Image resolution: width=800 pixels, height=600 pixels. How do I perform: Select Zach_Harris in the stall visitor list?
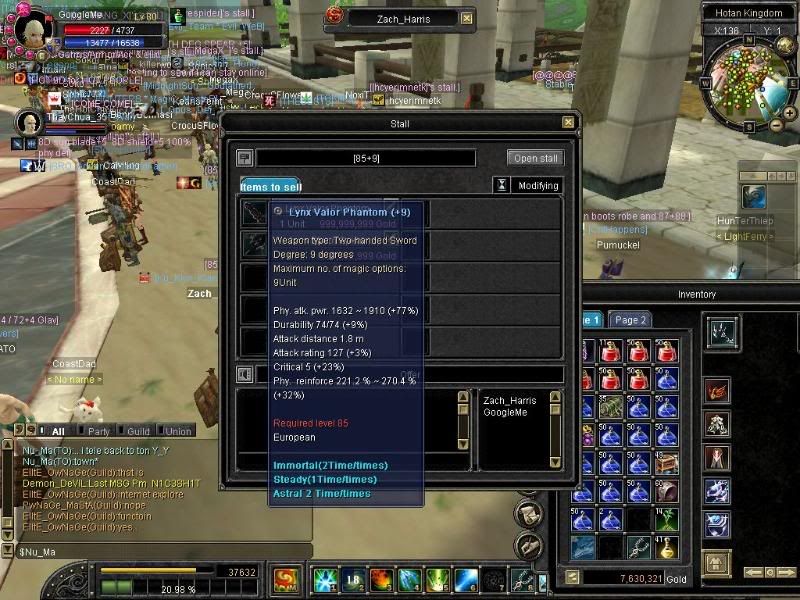pos(510,400)
